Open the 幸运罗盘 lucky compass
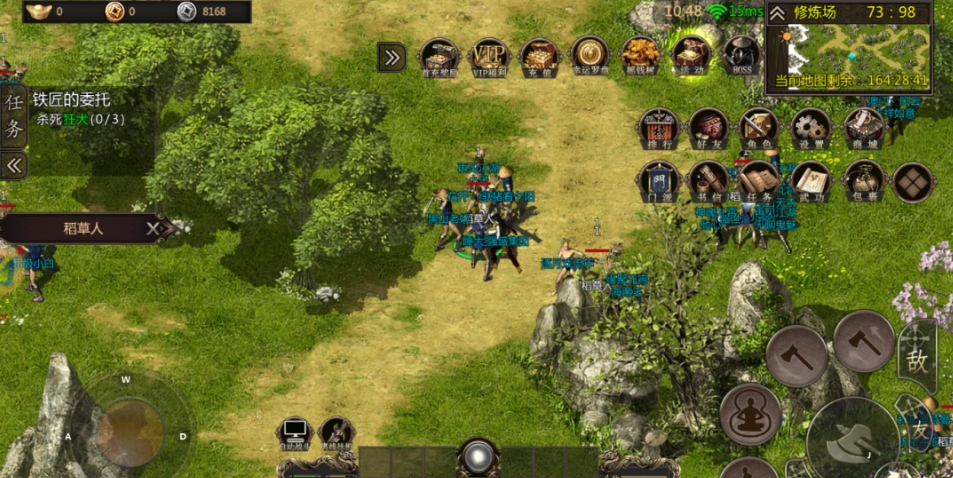953x478 pixels. tap(590, 56)
